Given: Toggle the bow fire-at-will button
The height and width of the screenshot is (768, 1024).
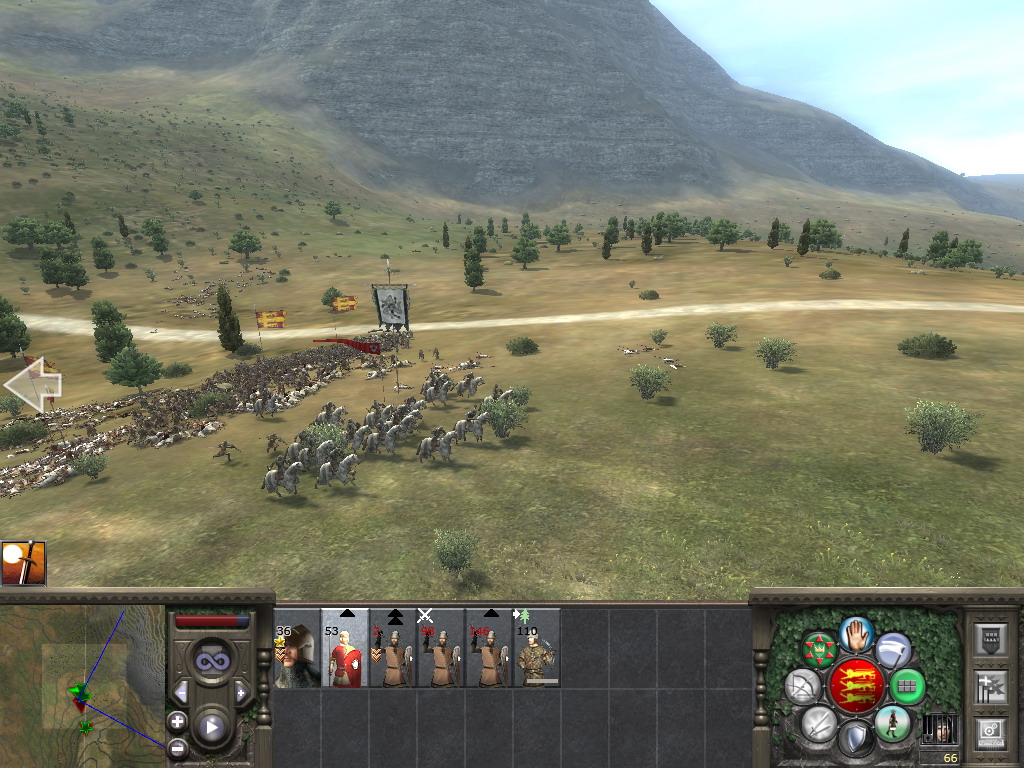Looking at the screenshot, I should (803, 686).
